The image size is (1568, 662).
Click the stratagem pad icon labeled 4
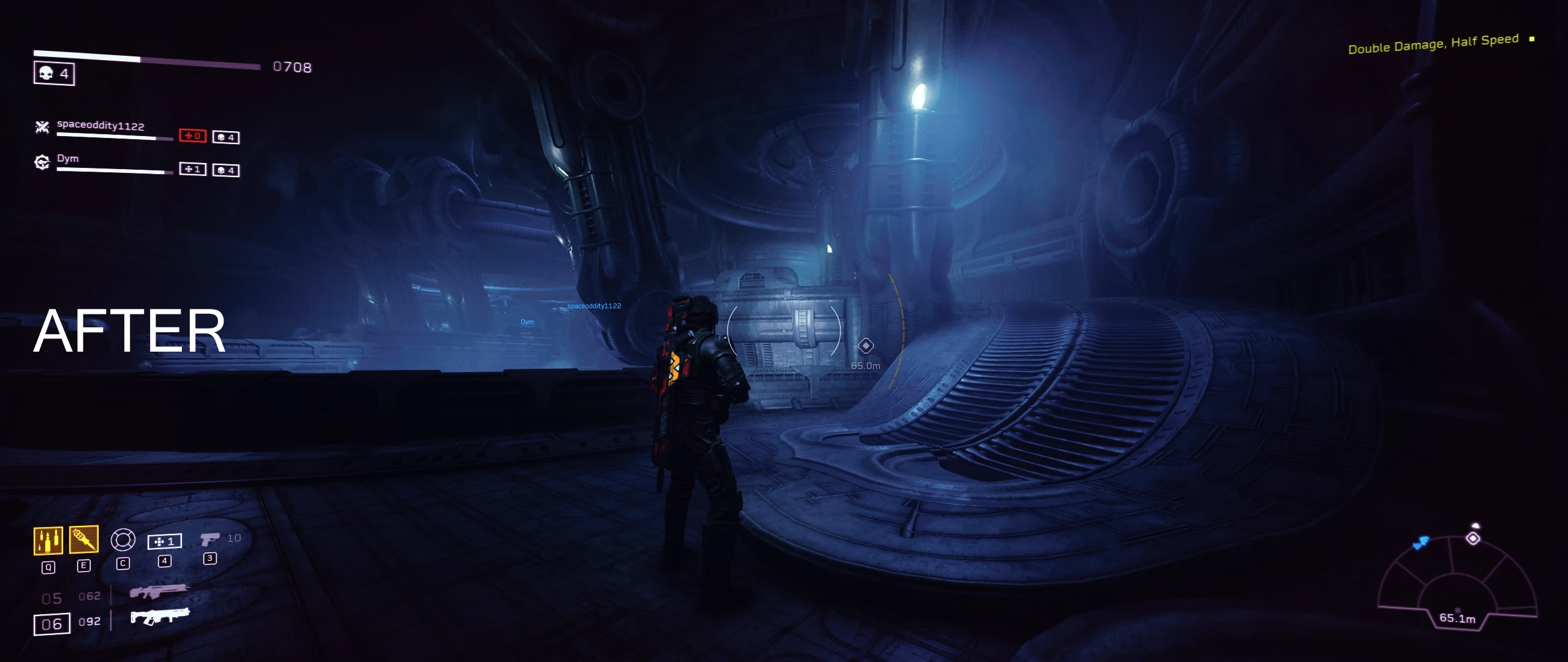click(x=165, y=541)
